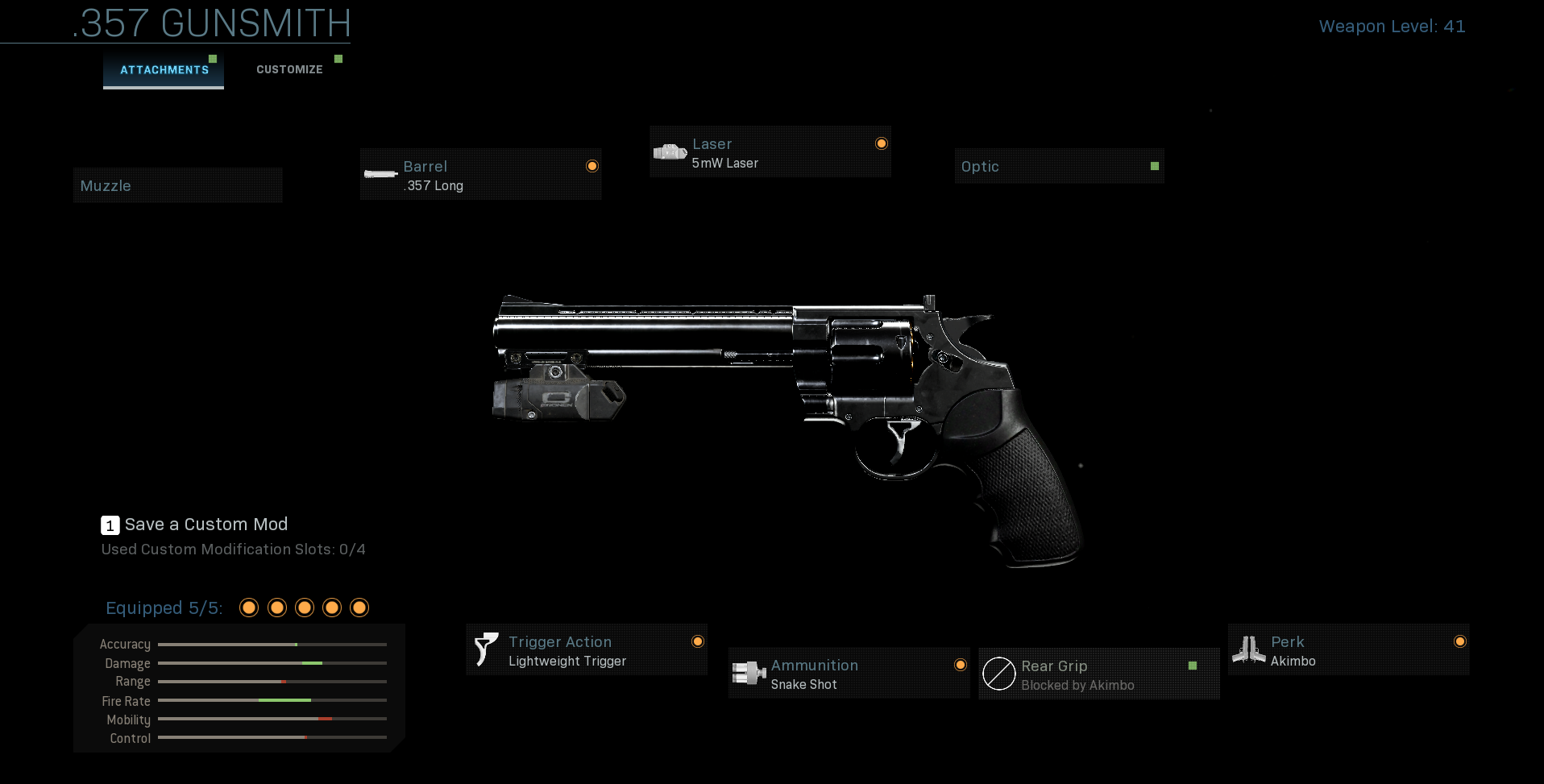The width and height of the screenshot is (1544, 784).
Task: Click the Barrel attachment icon
Action: (380, 174)
